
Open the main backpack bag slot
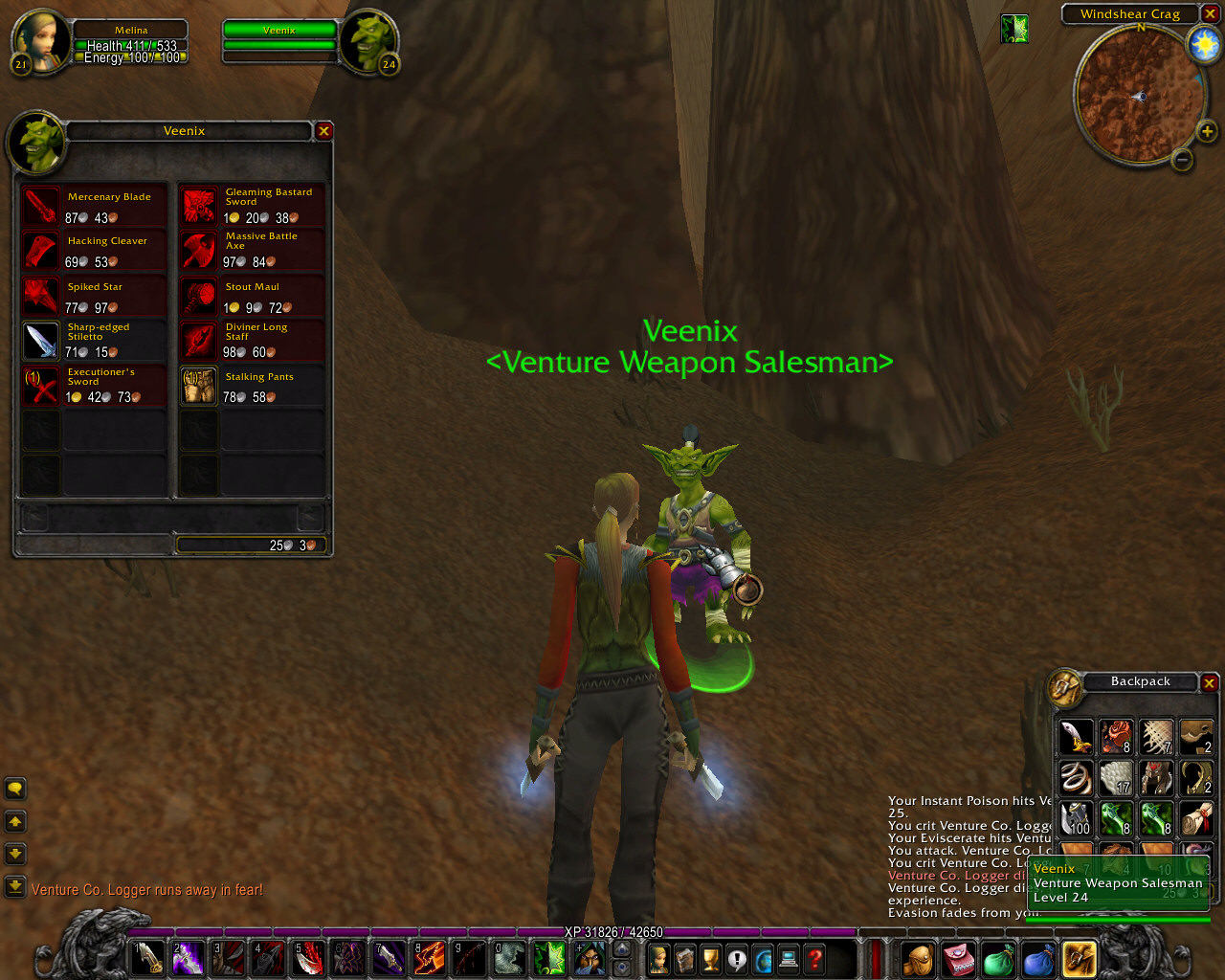(1079, 958)
